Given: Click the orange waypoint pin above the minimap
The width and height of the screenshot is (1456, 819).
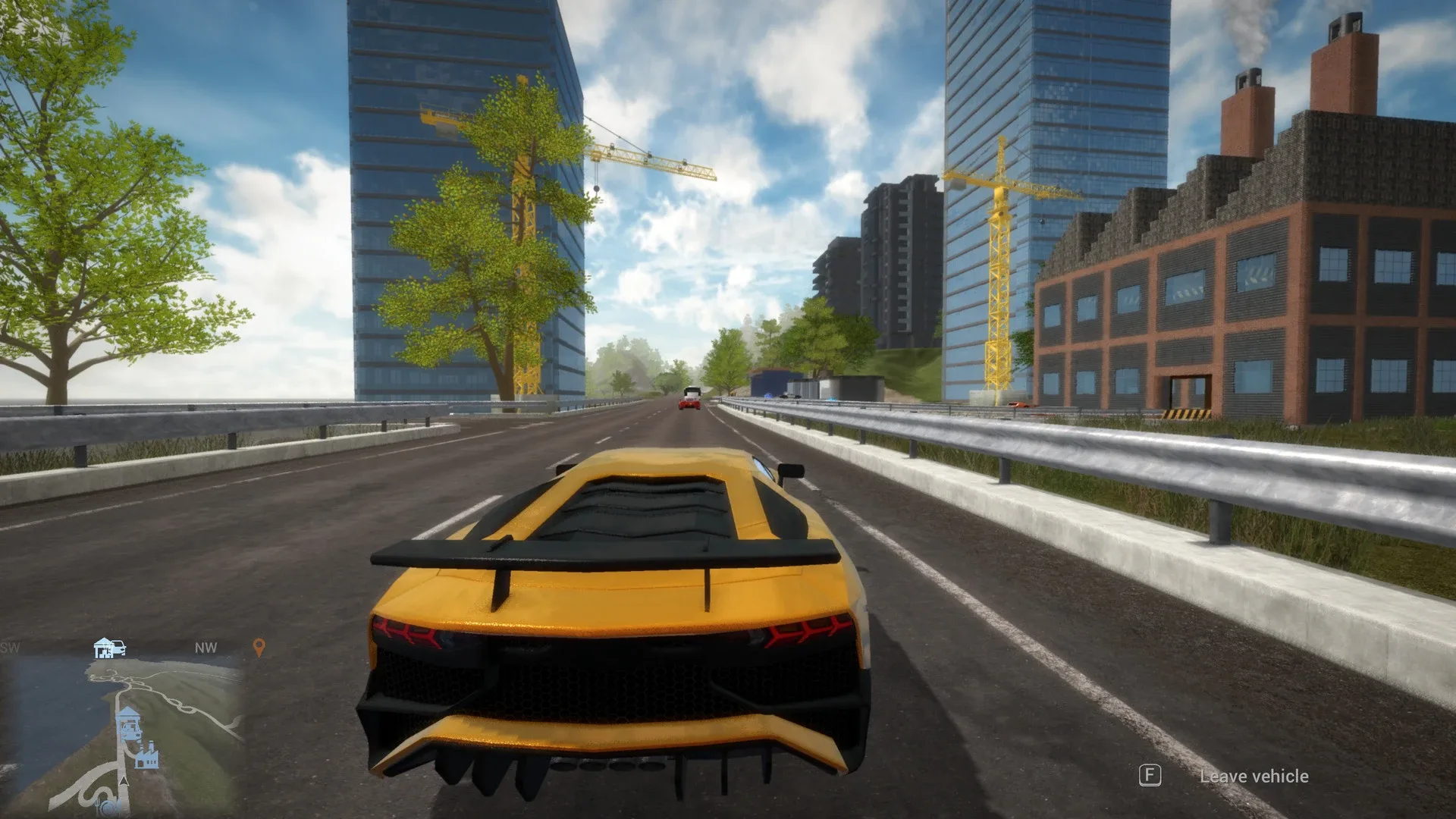Looking at the screenshot, I should [x=259, y=646].
